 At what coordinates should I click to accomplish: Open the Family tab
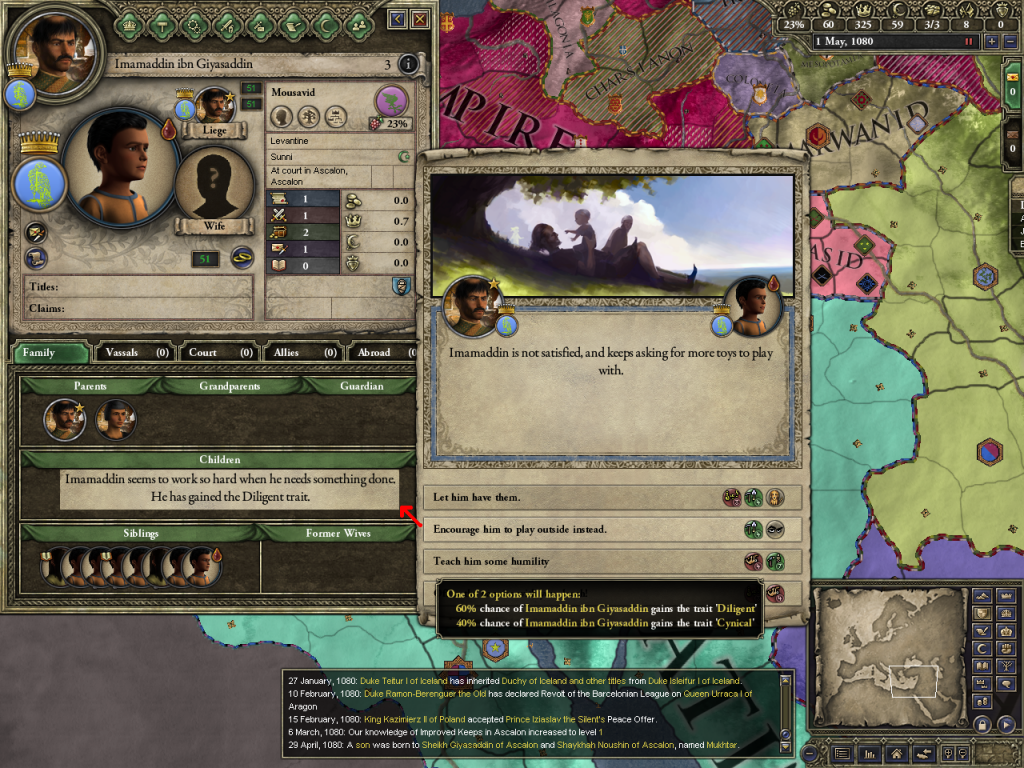[x=50, y=352]
